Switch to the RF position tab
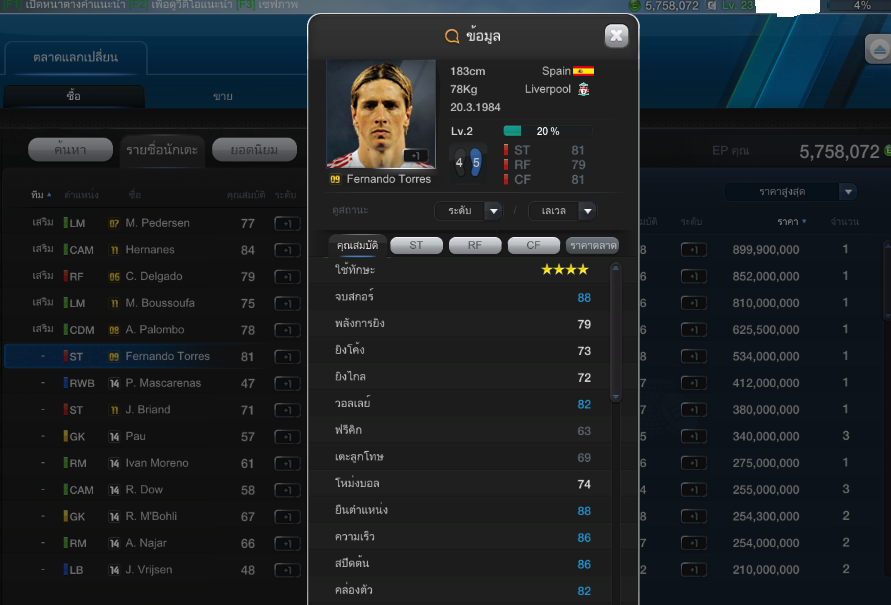The image size is (891, 605). point(475,245)
